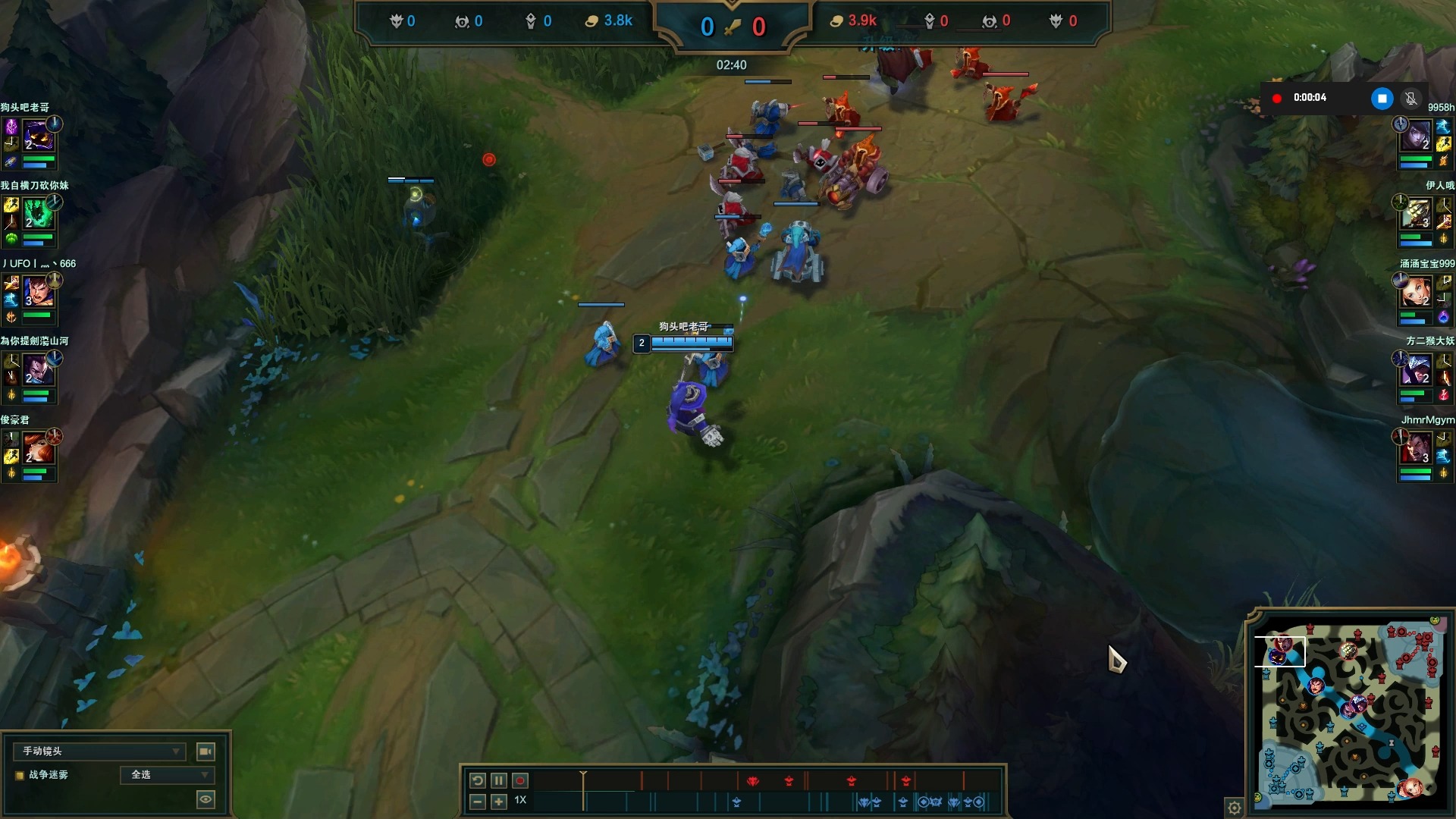Decrease playback speed with the minus button
Viewport: 1456px width, 819px height.
pyautogui.click(x=477, y=802)
